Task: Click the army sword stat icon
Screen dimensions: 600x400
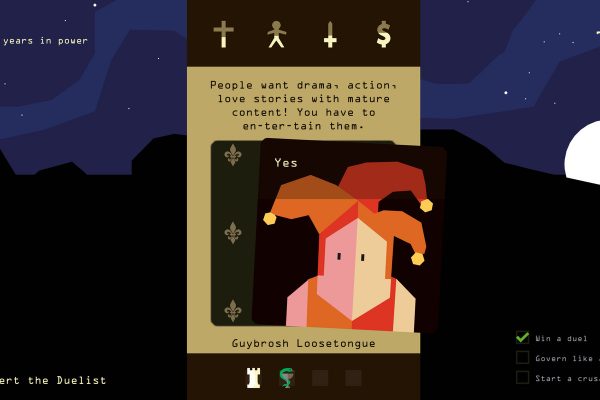Action: pos(330,34)
